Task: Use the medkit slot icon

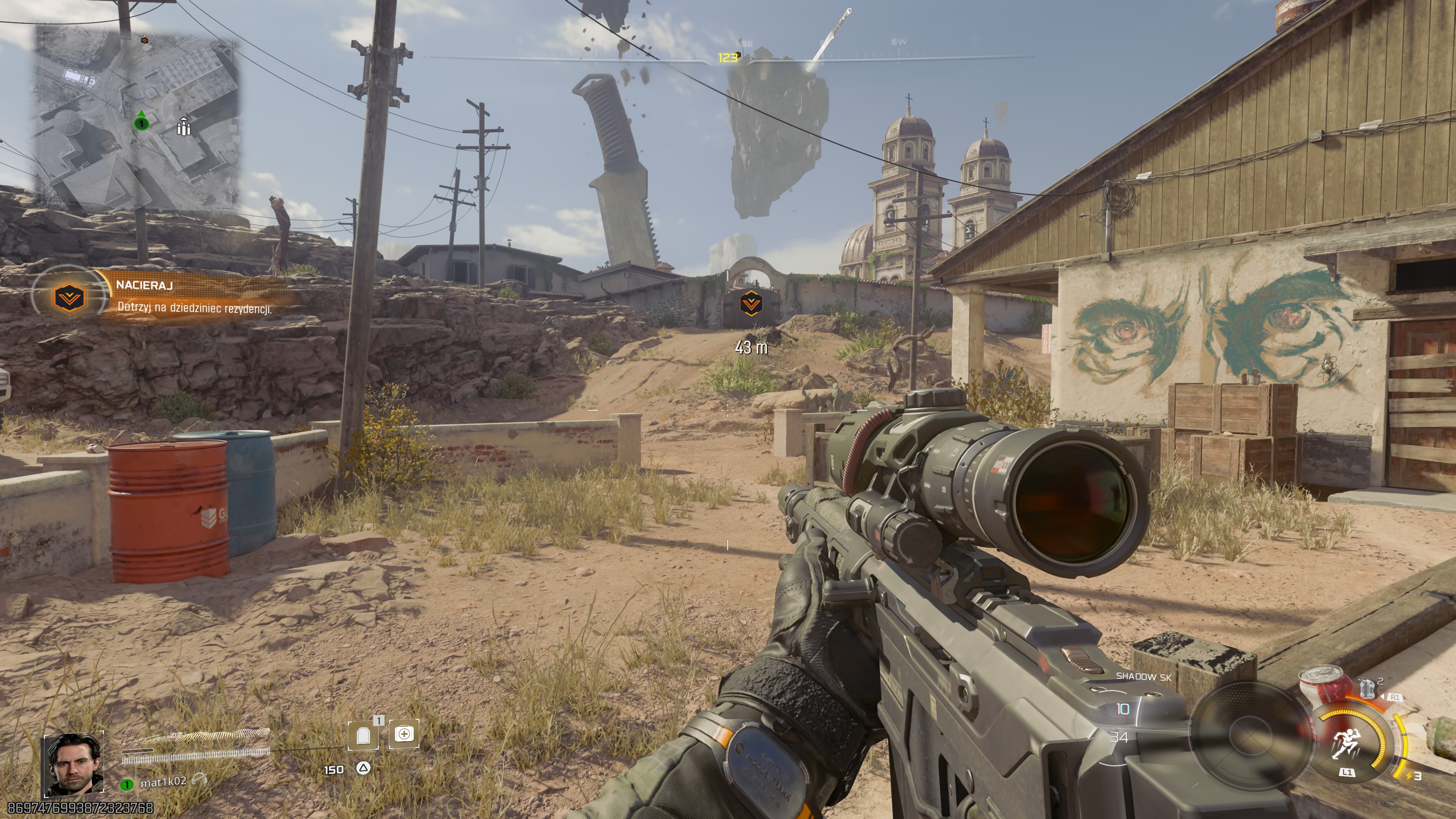Action: point(404,734)
